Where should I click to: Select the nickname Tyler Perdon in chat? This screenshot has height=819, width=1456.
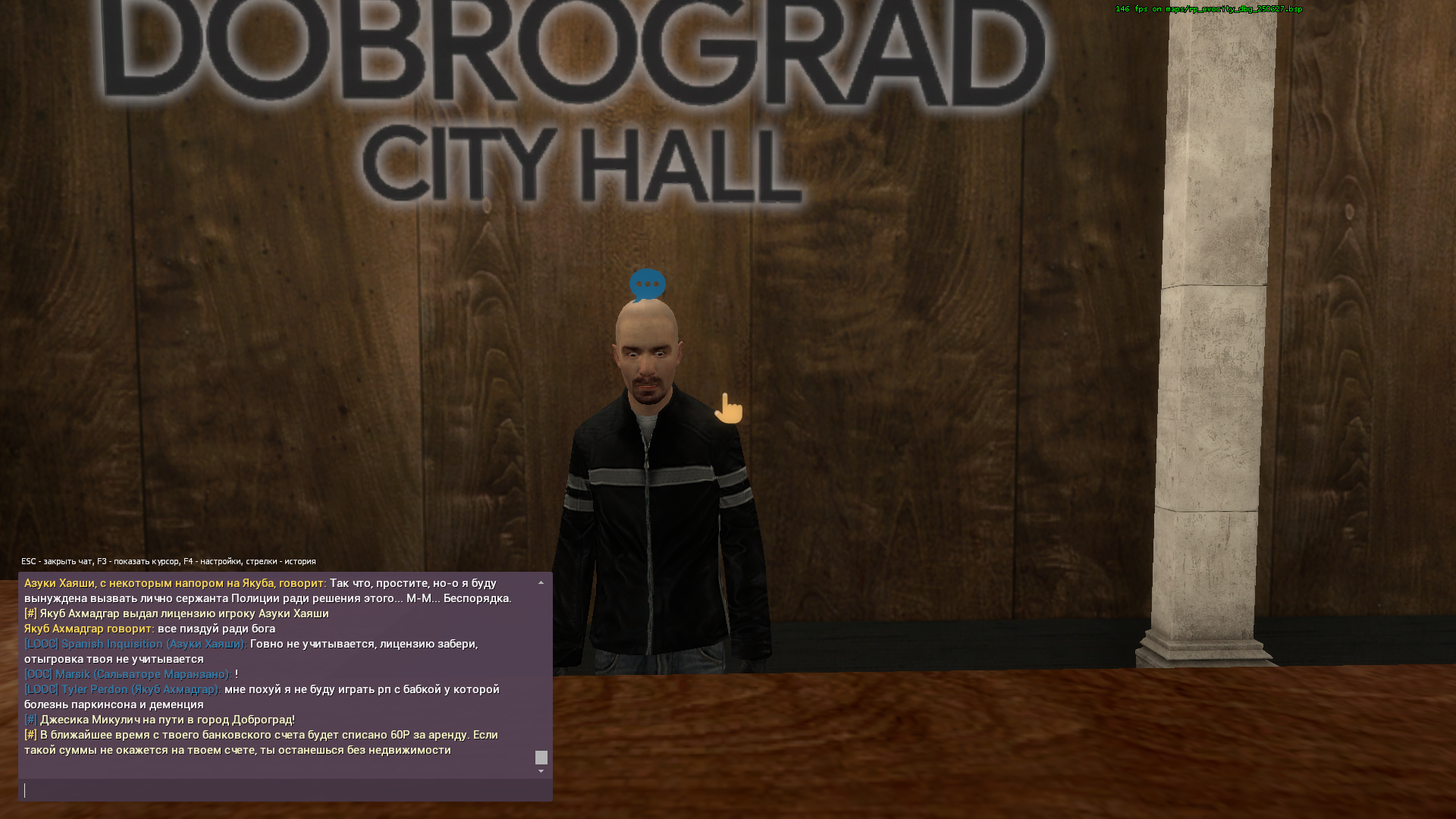click(x=95, y=689)
